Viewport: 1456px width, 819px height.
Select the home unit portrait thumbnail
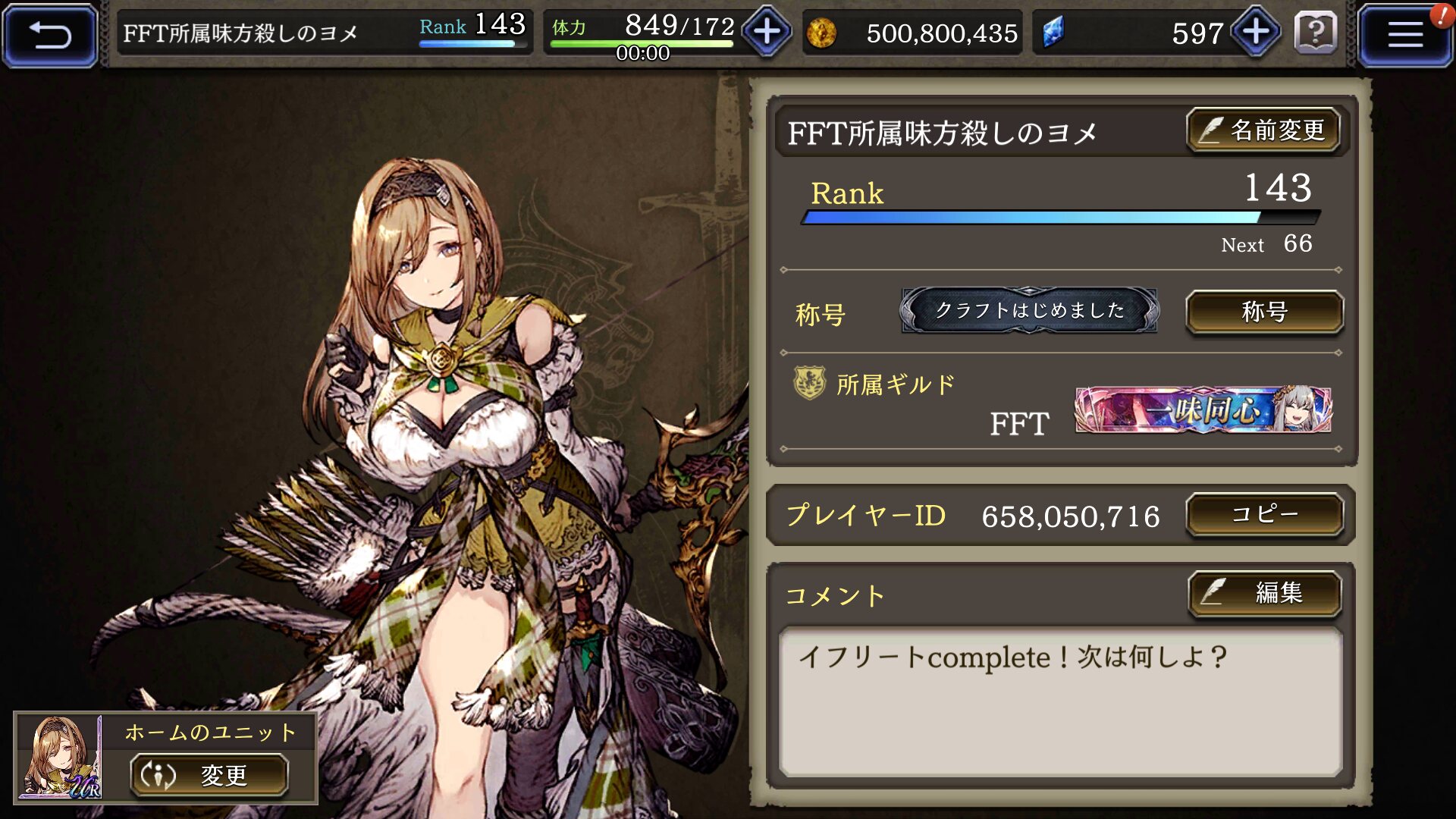coord(60,757)
